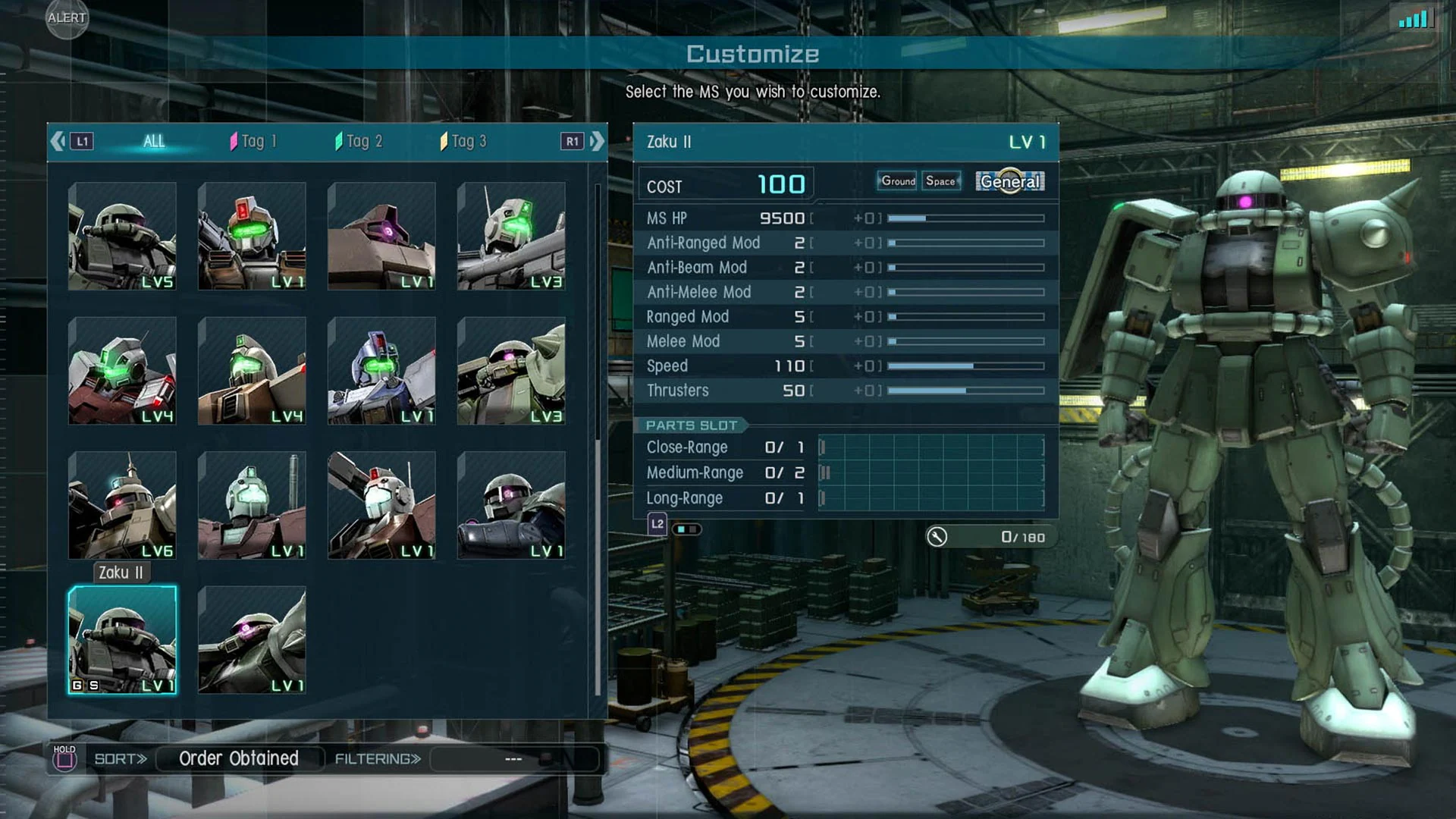Viewport: 1456px width, 819px height.
Task: Open the ALERT indicator
Action: pyautogui.click(x=66, y=19)
